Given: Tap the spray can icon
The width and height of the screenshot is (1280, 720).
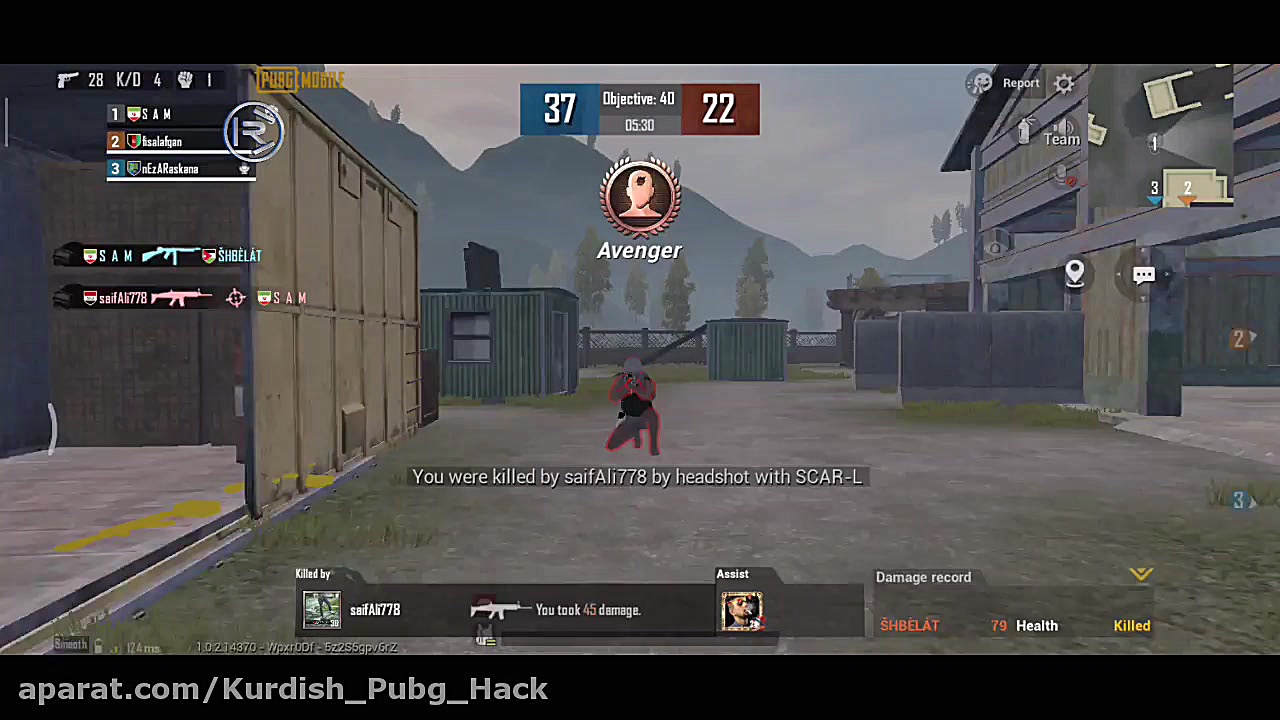Looking at the screenshot, I should coord(1024,131).
